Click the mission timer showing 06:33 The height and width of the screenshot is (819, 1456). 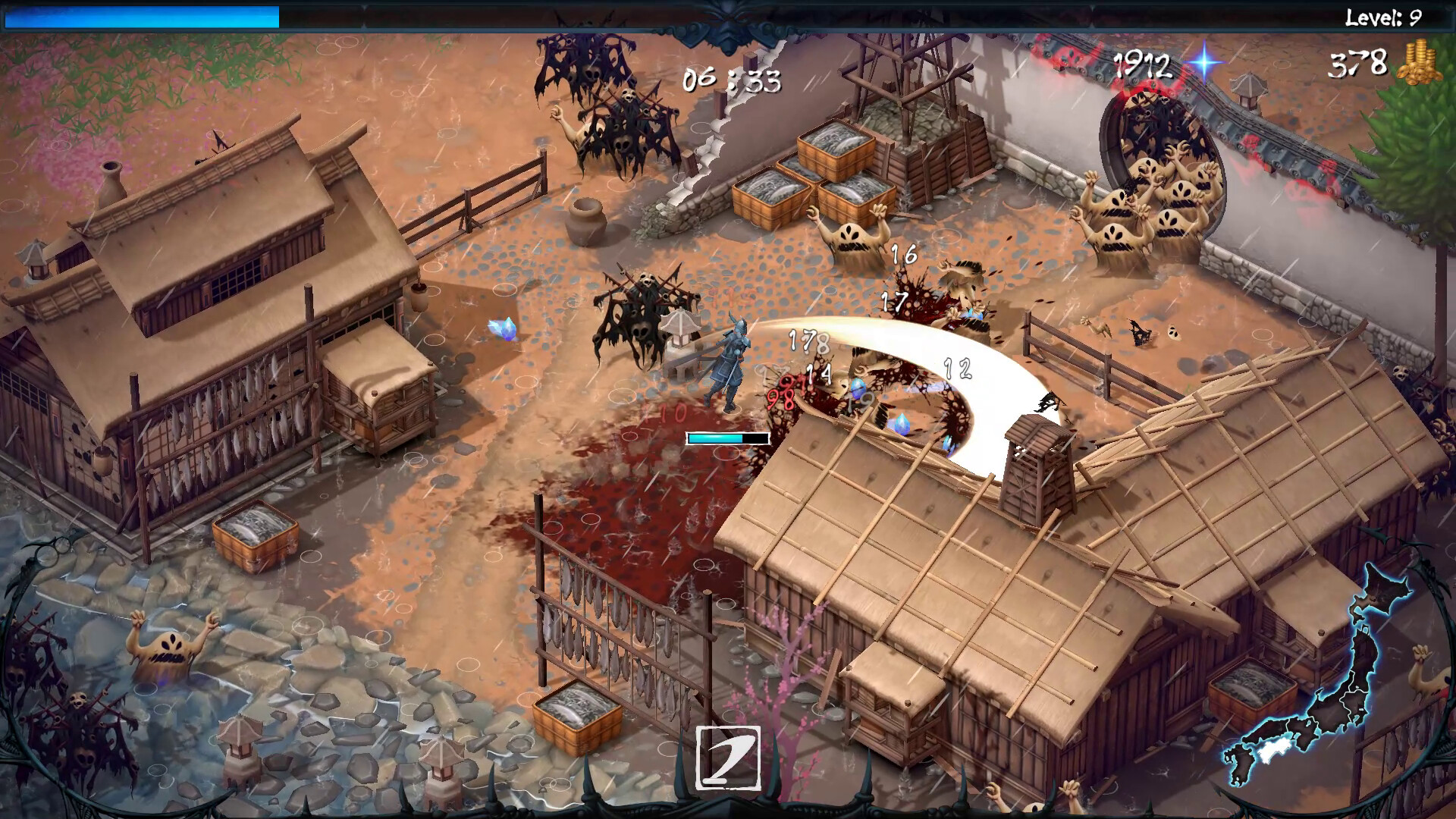[x=730, y=76]
